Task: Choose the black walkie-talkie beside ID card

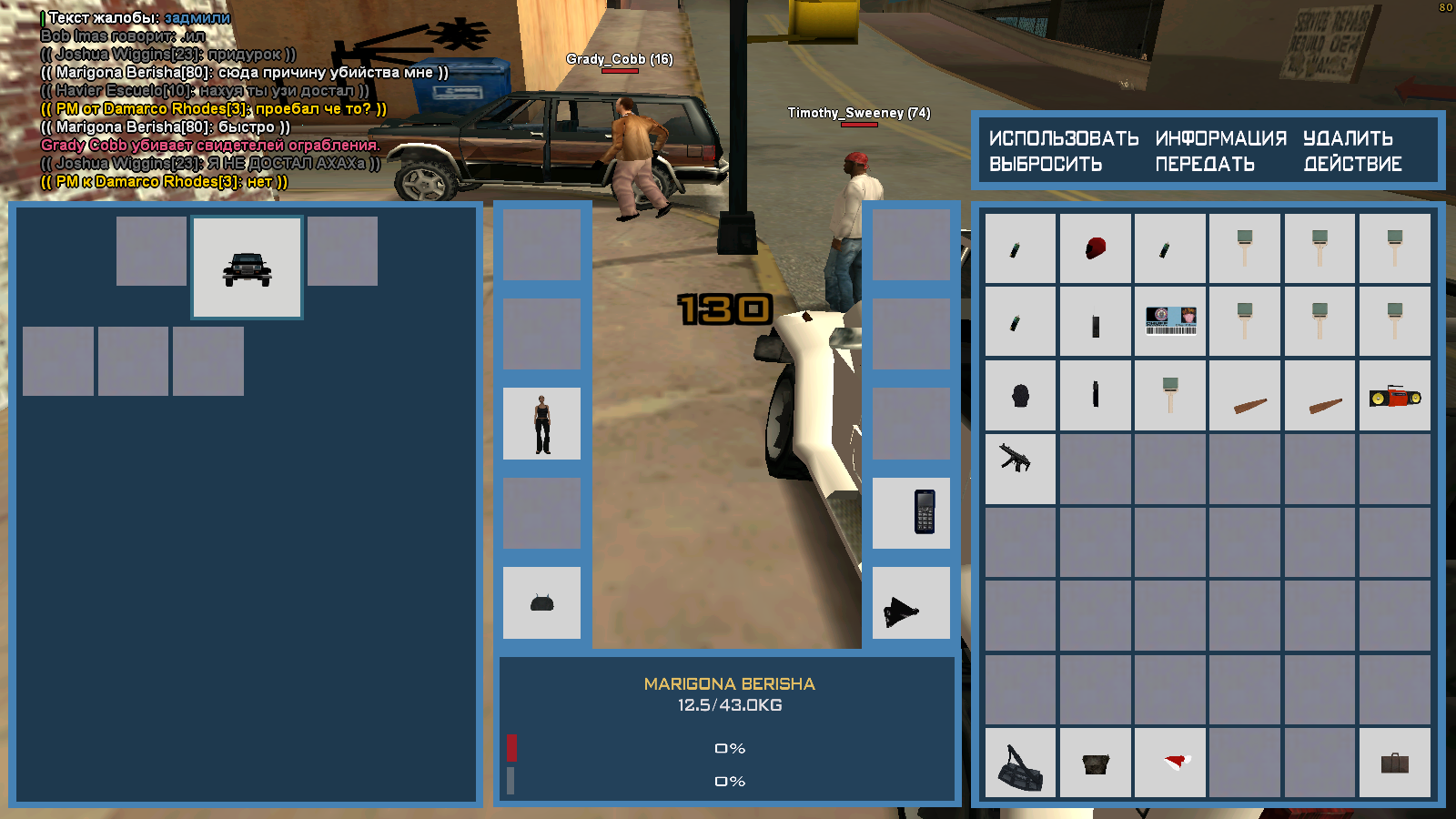Action: point(1096,322)
